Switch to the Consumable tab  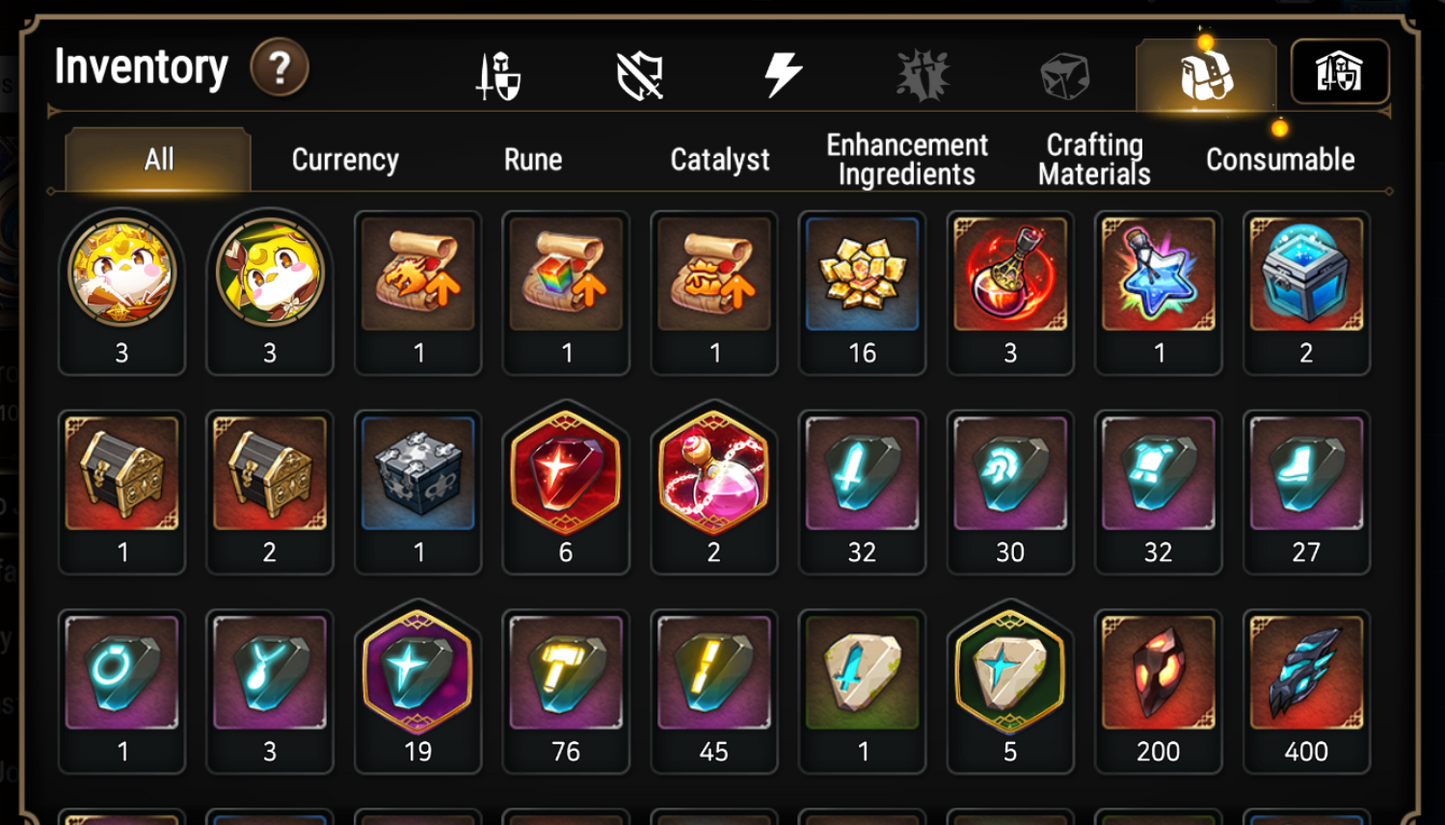tap(1280, 159)
